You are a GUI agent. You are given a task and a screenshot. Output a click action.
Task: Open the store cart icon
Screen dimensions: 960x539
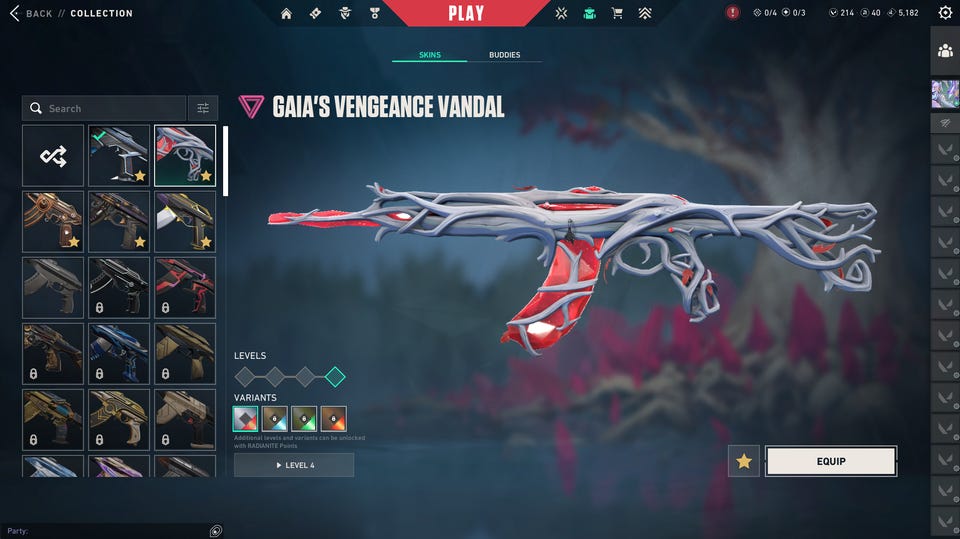pos(617,13)
